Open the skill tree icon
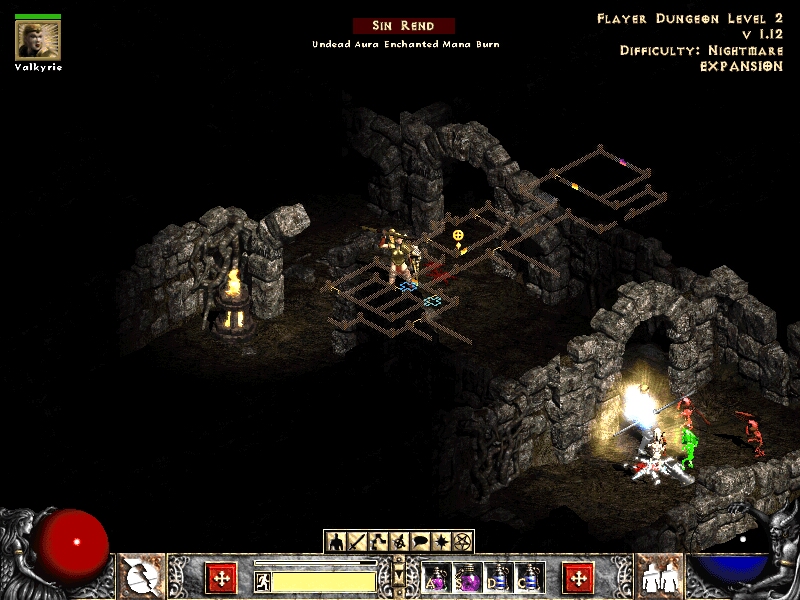The image size is (800, 600). pos(378,542)
